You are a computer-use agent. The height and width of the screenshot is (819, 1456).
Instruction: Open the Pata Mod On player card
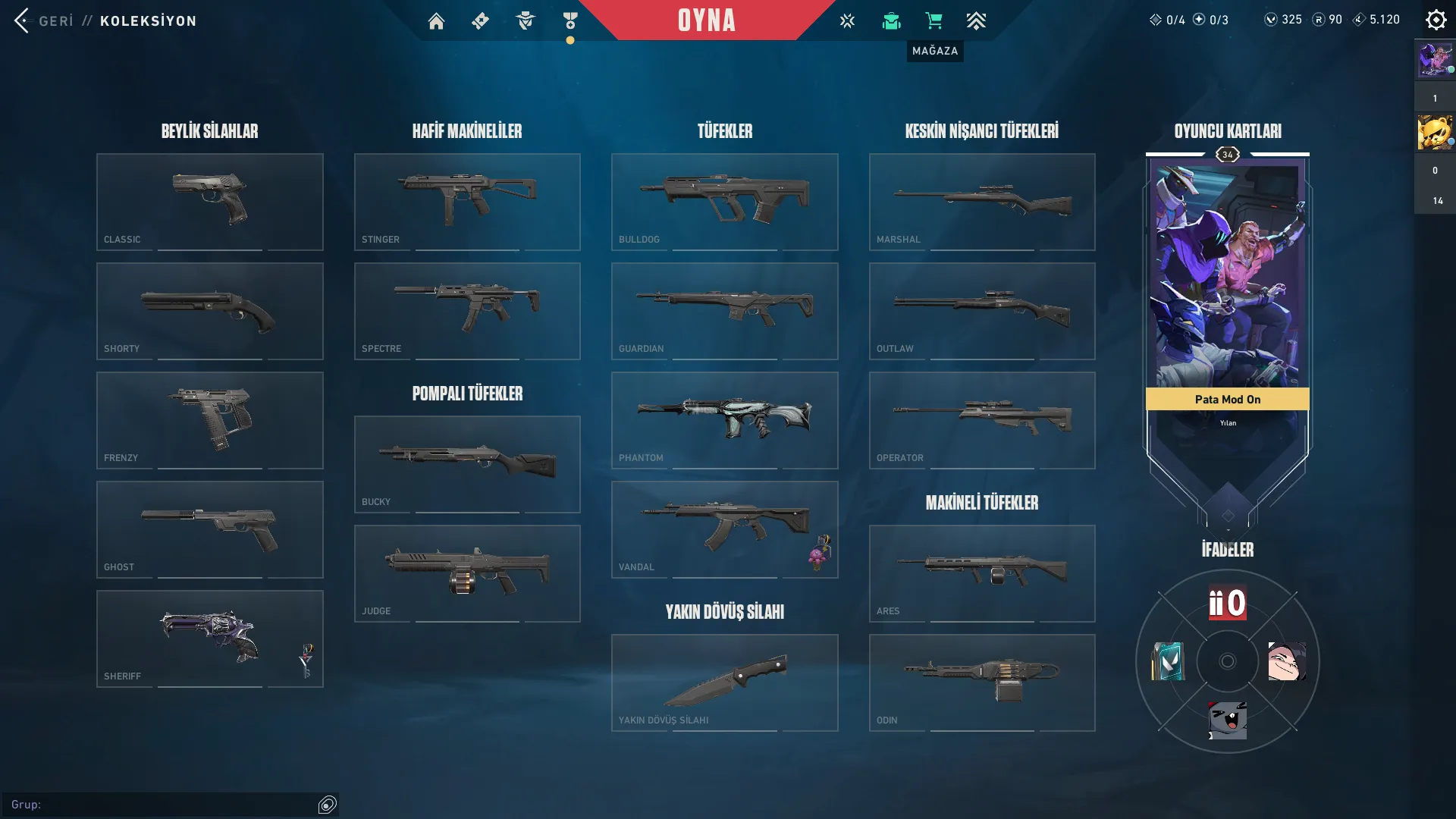coord(1227,288)
